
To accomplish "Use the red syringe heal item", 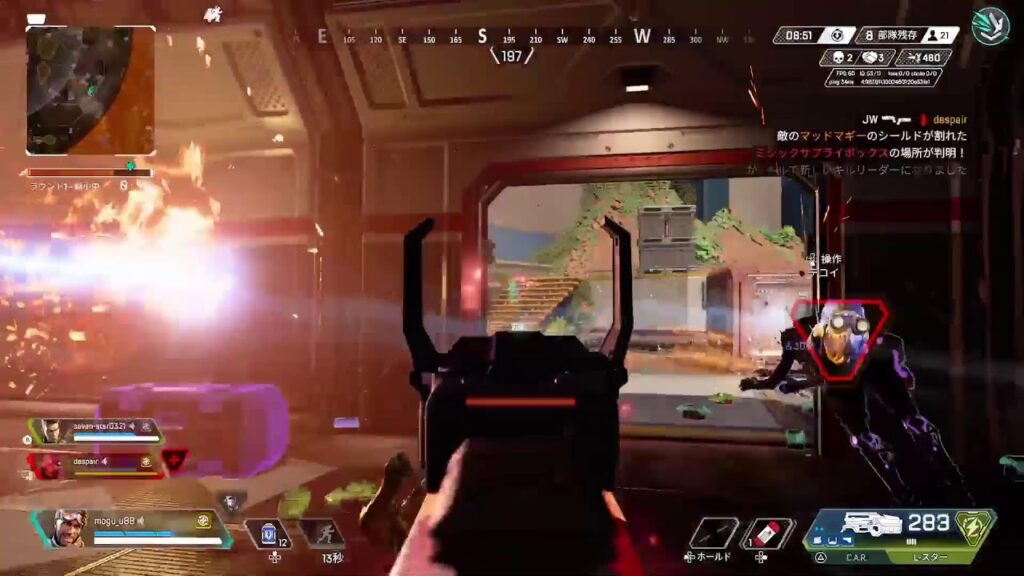I will click(x=768, y=533).
